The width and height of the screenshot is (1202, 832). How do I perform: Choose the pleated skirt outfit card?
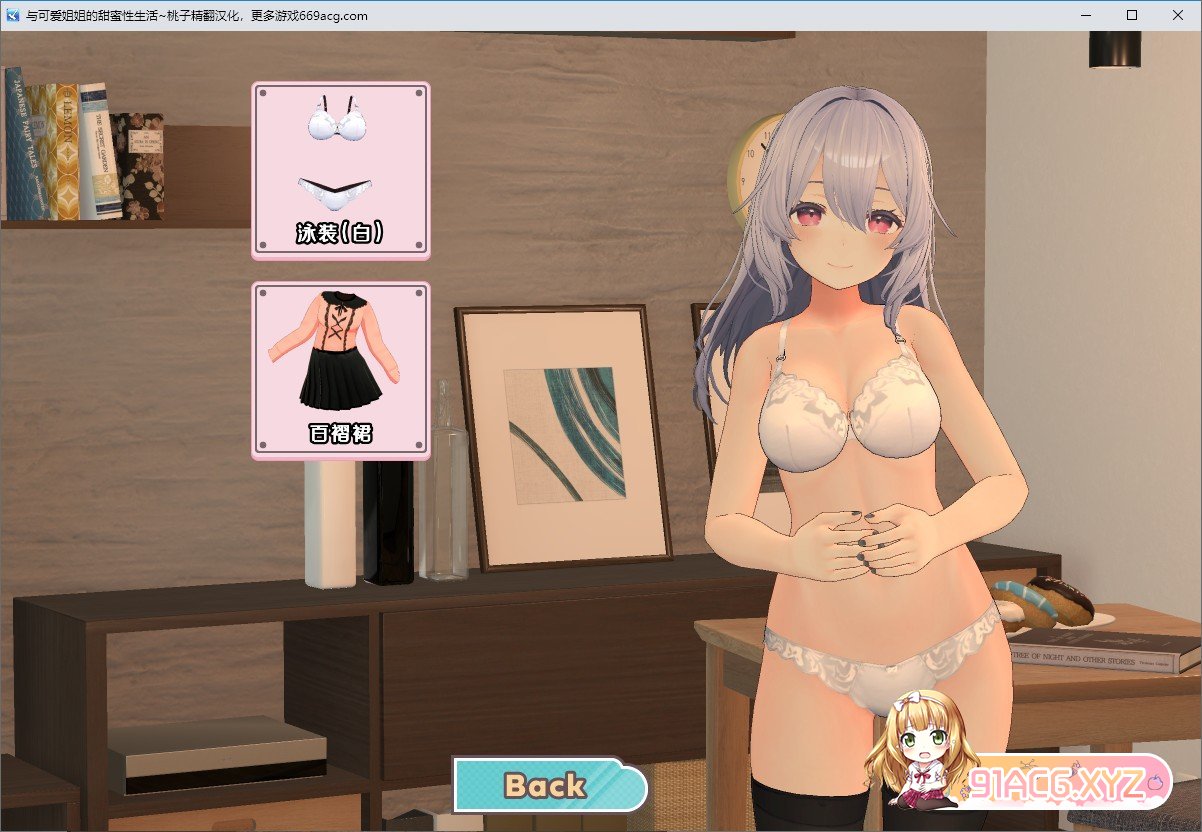point(341,370)
